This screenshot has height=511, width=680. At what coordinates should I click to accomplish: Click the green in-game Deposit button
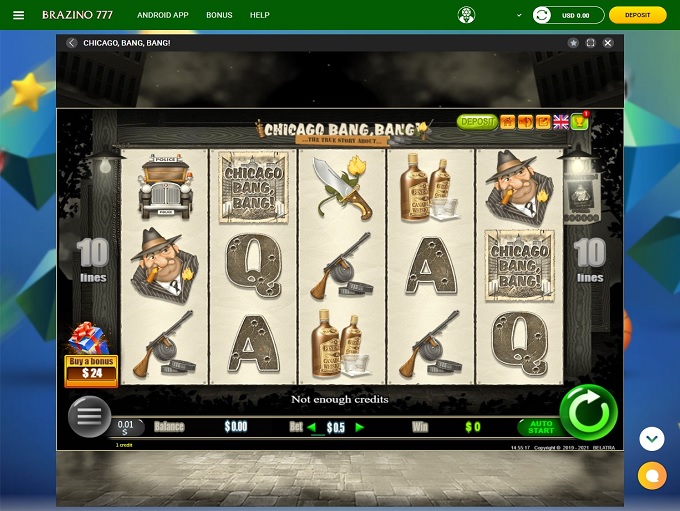pos(477,122)
